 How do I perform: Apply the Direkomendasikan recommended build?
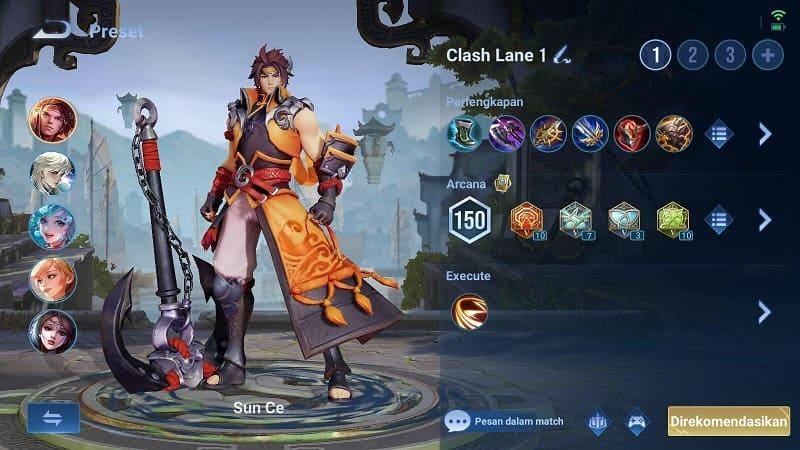coord(728,421)
